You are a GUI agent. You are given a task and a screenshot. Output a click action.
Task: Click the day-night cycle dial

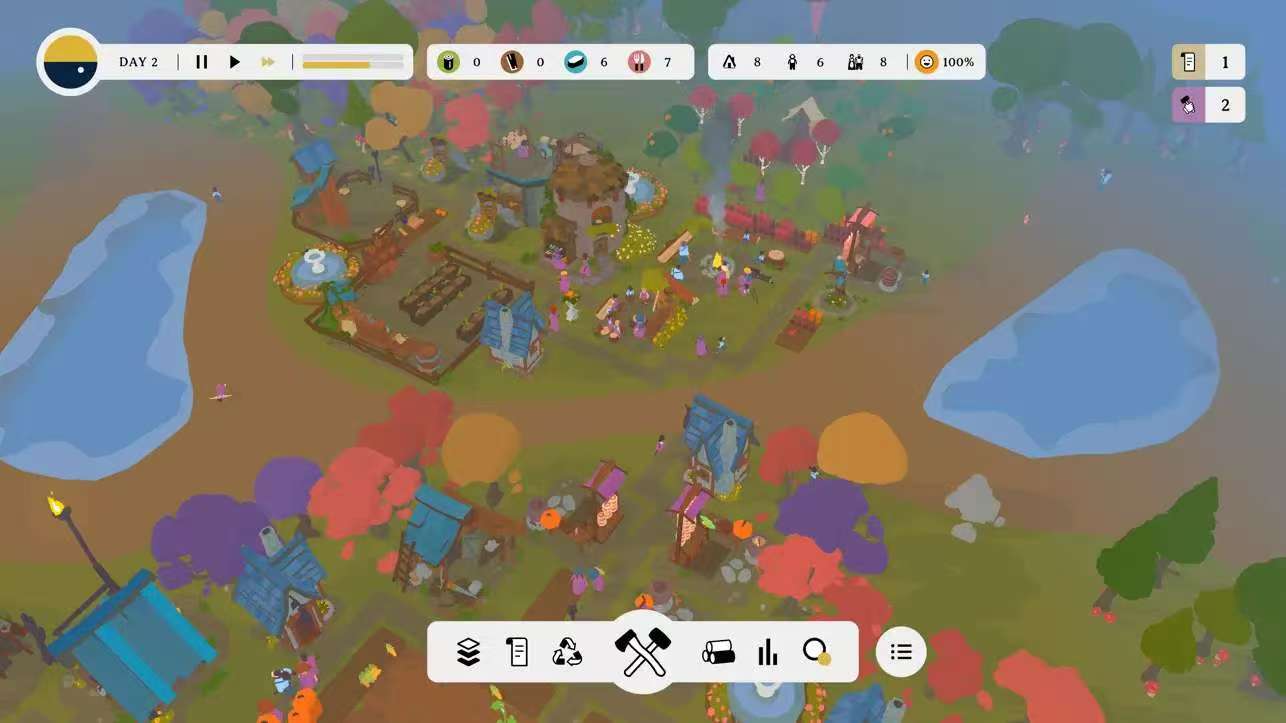(x=70, y=61)
